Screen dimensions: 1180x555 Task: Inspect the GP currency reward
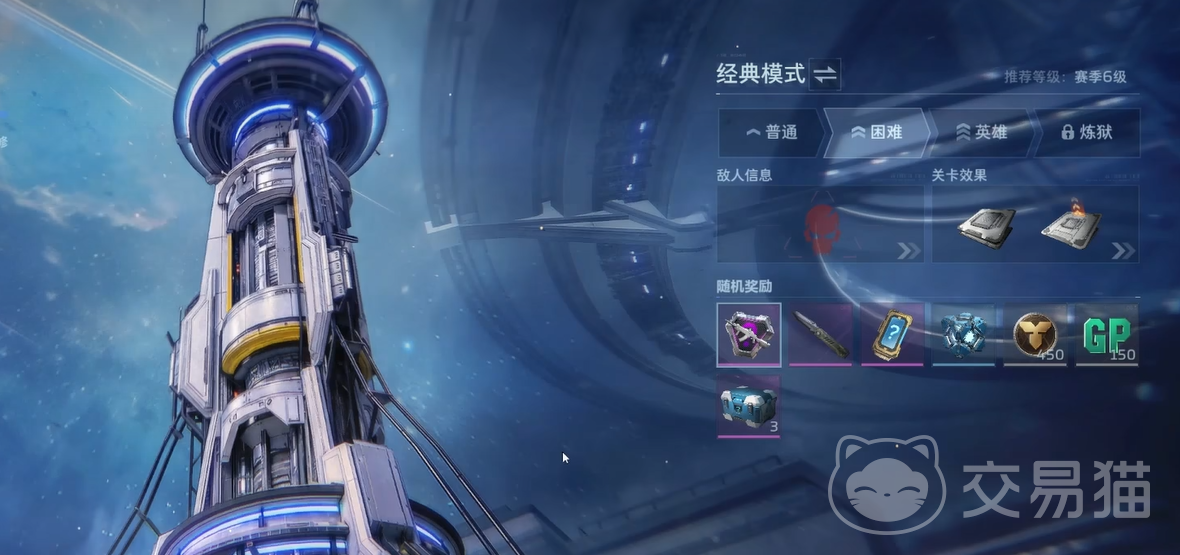coord(1107,334)
